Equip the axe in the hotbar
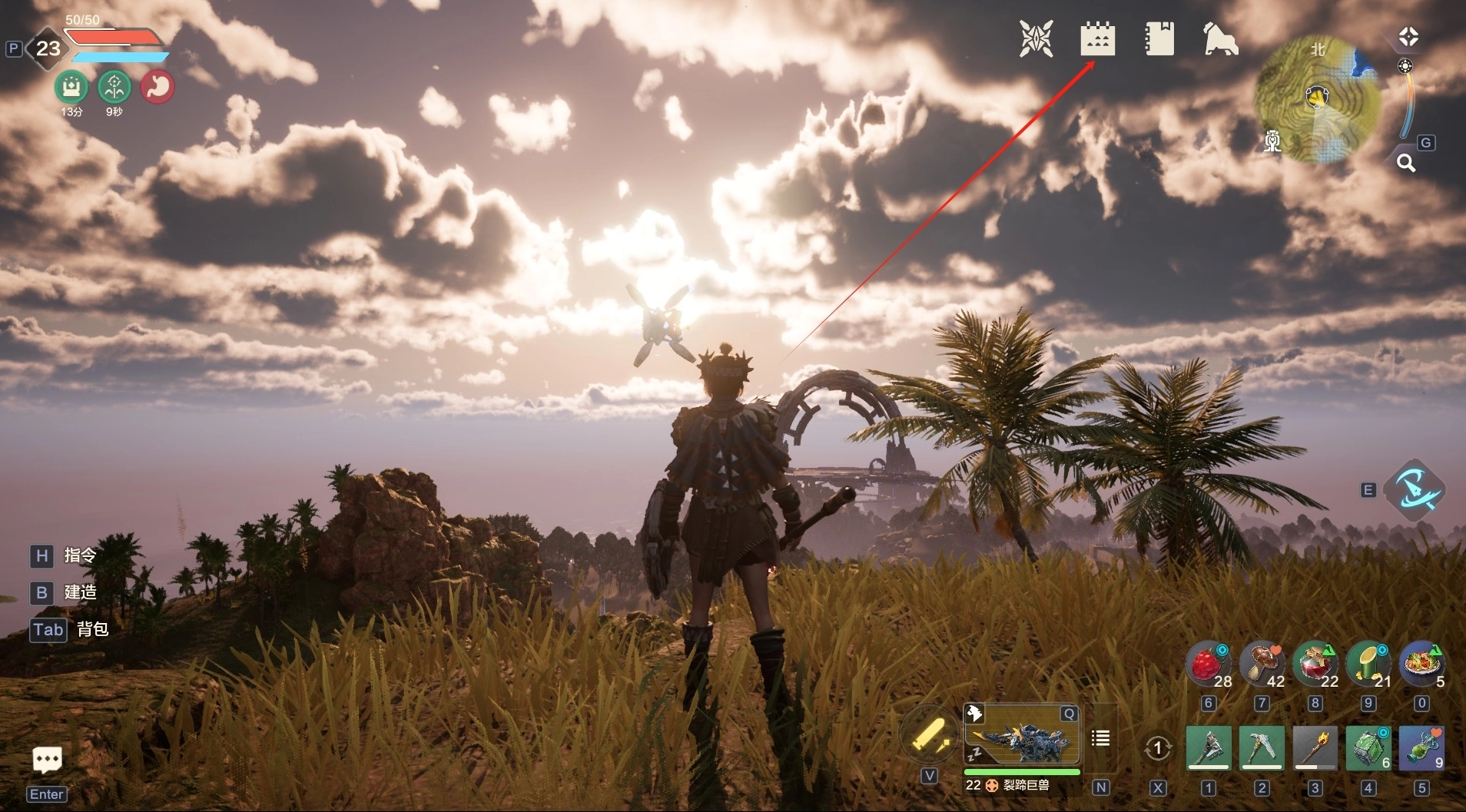 click(x=1209, y=747)
